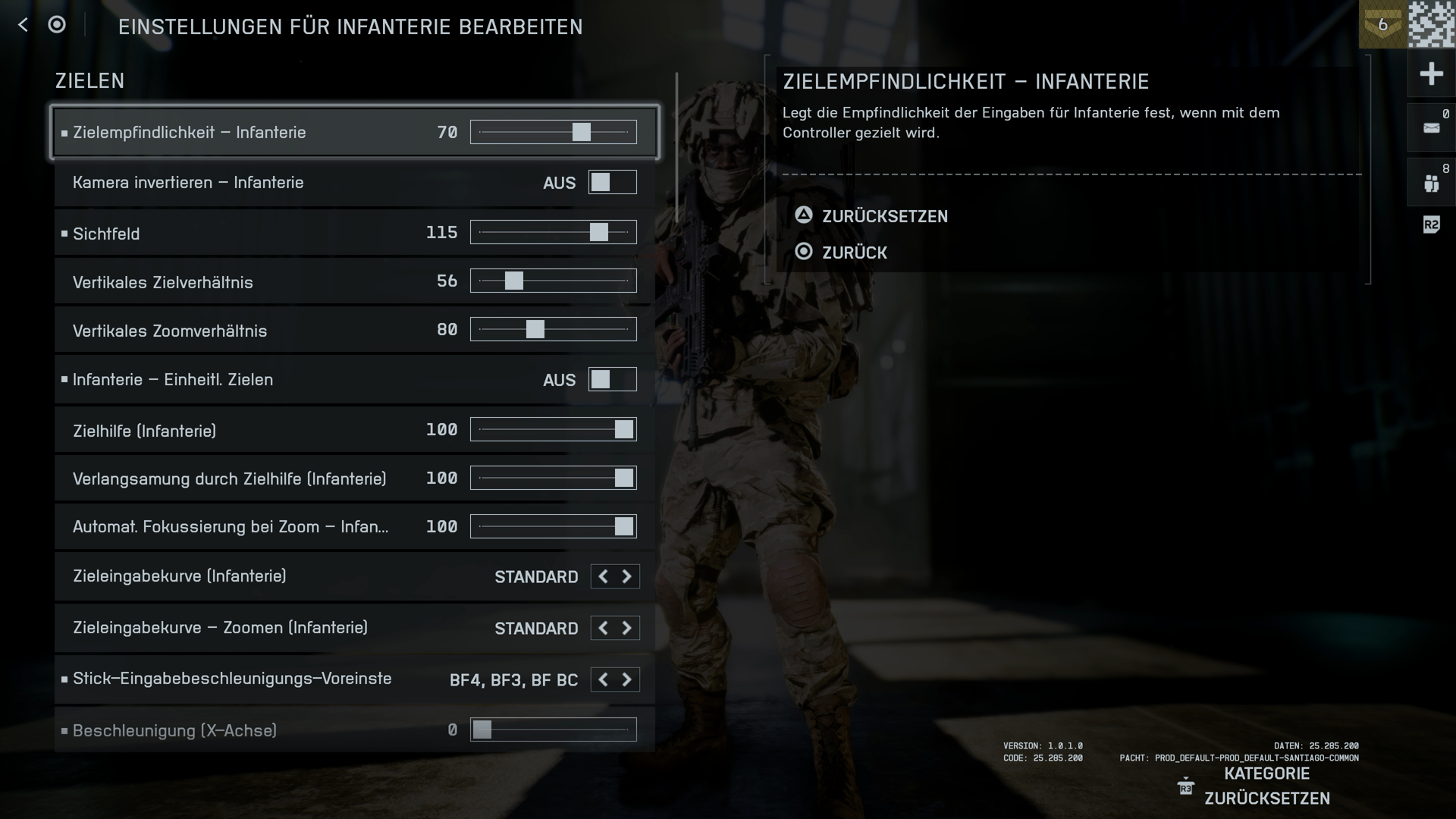Select previous Zieleingabekurve – Zoomen option
The width and height of the screenshot is (1456, 819).
603,628
